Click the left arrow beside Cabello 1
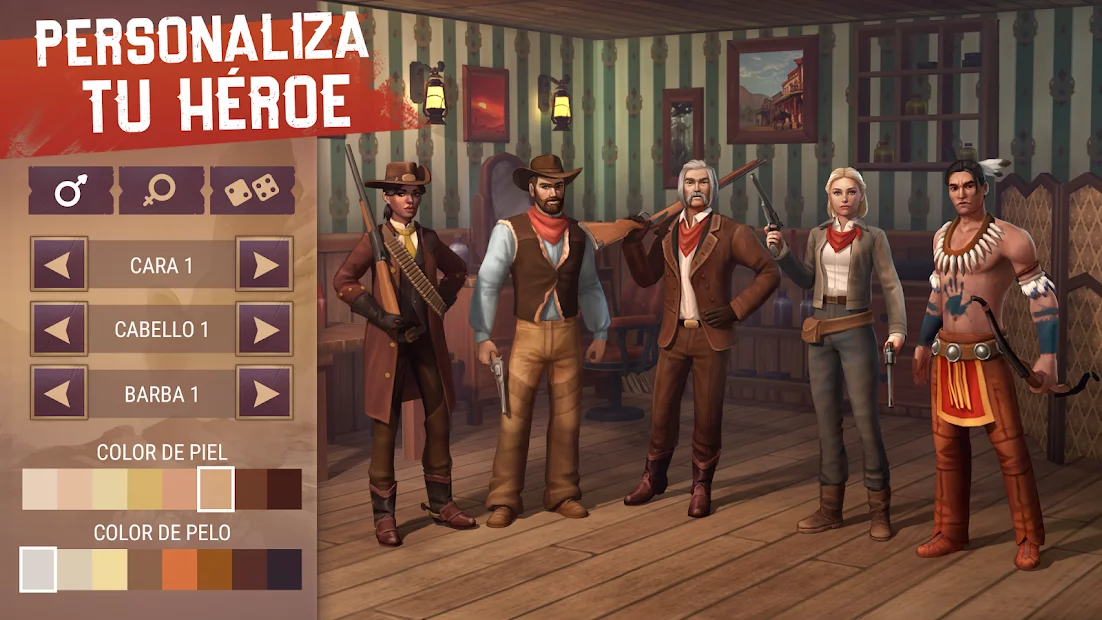1102x620 pixels. point(59,329)
